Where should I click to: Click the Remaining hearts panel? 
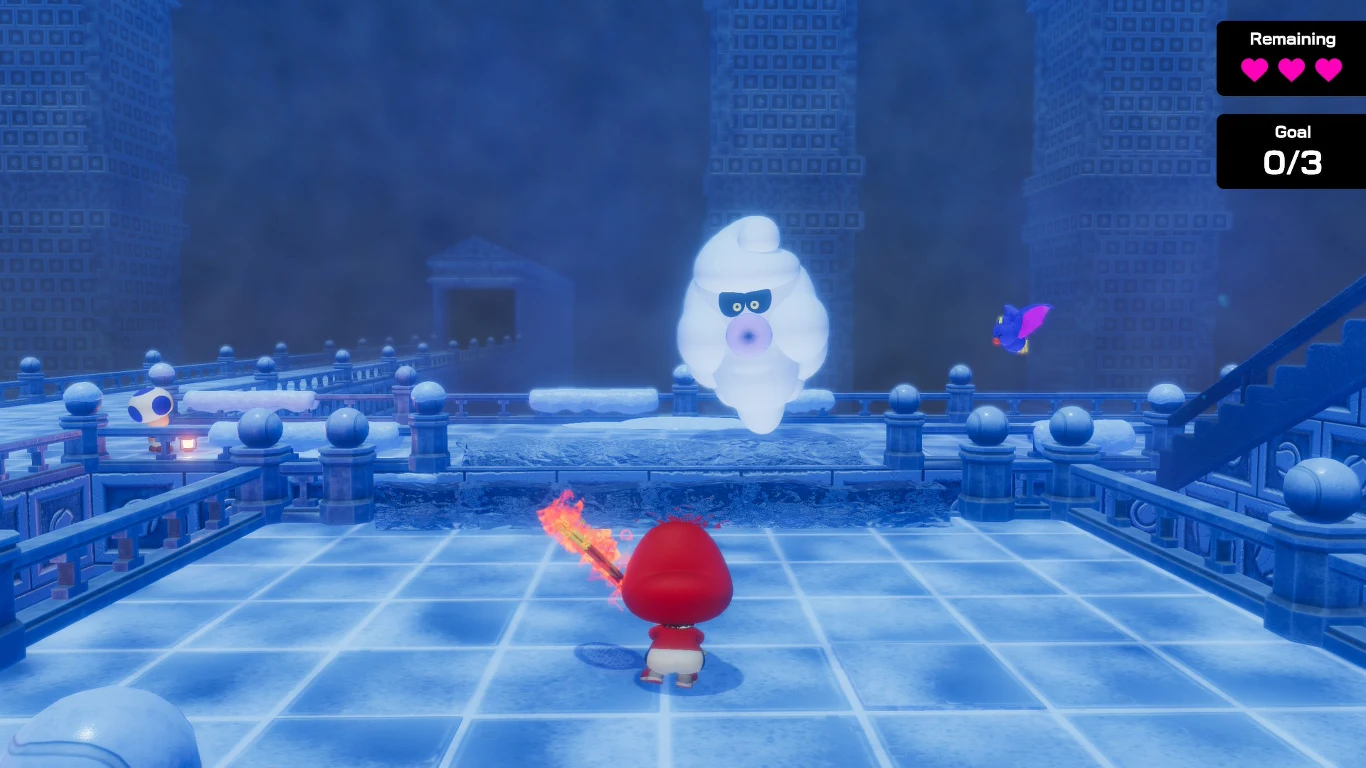click(1290, 58)
